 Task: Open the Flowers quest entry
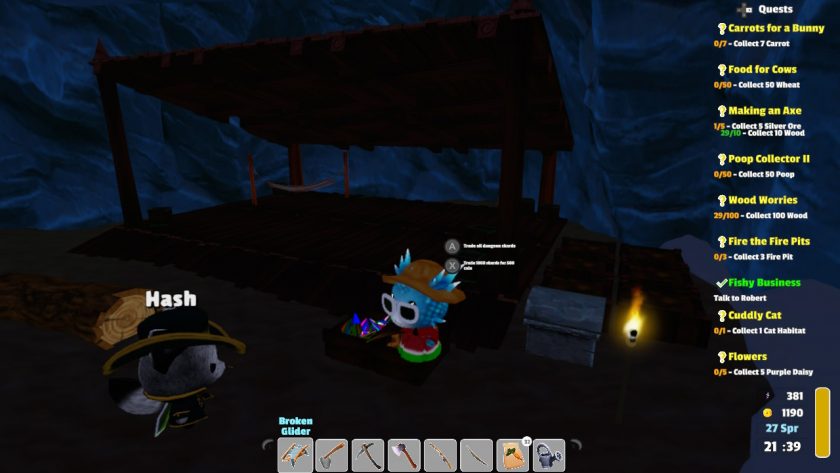747,357
